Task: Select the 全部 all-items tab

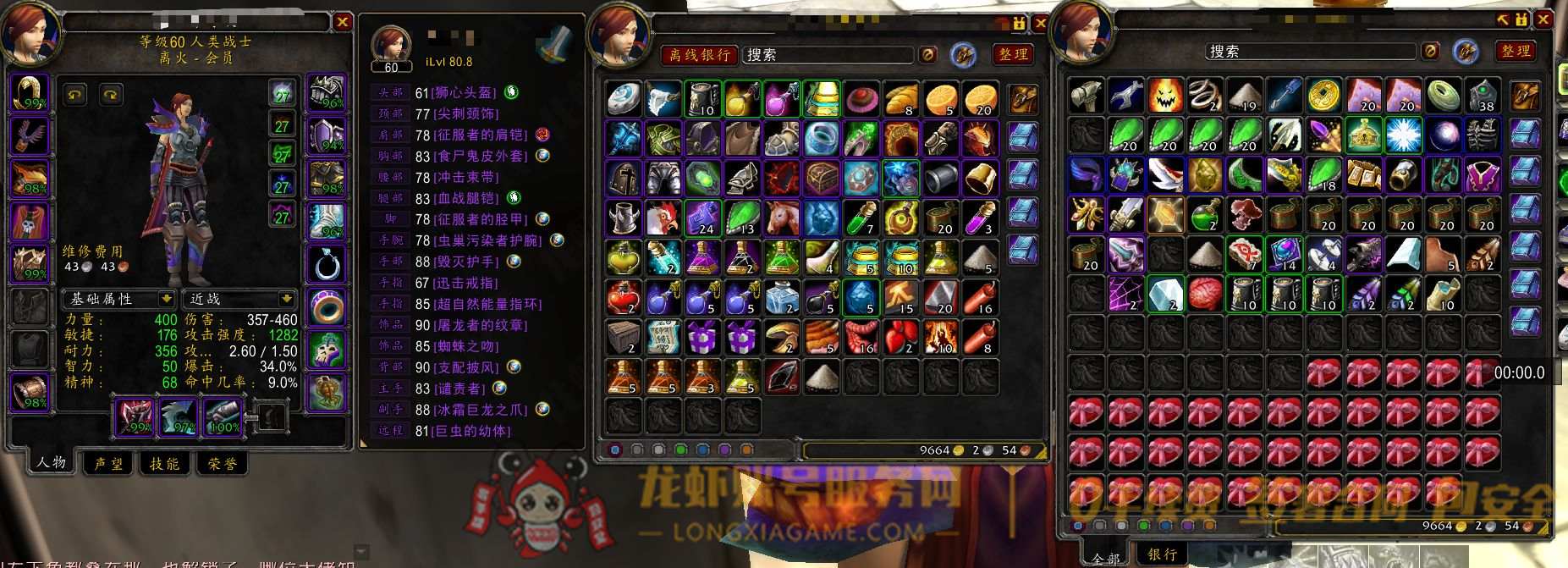Action: (x=1105, y=558)
